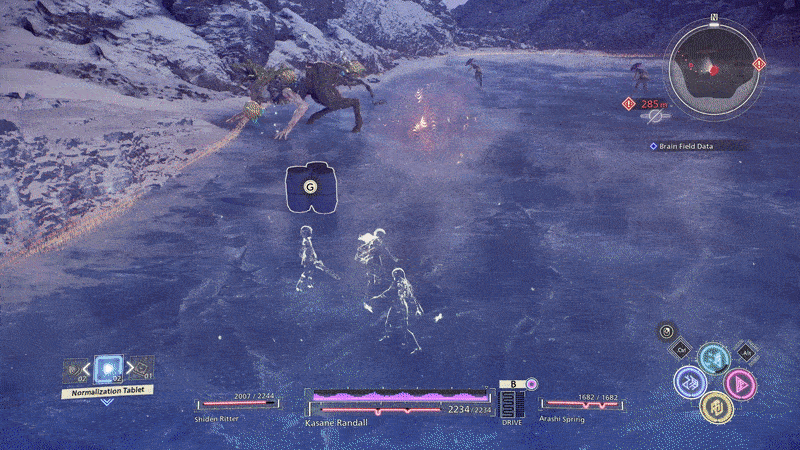Expand the item list with the down chevron
Image resolution: width=800 pixels, height=450 pixels.
(106, 403)
